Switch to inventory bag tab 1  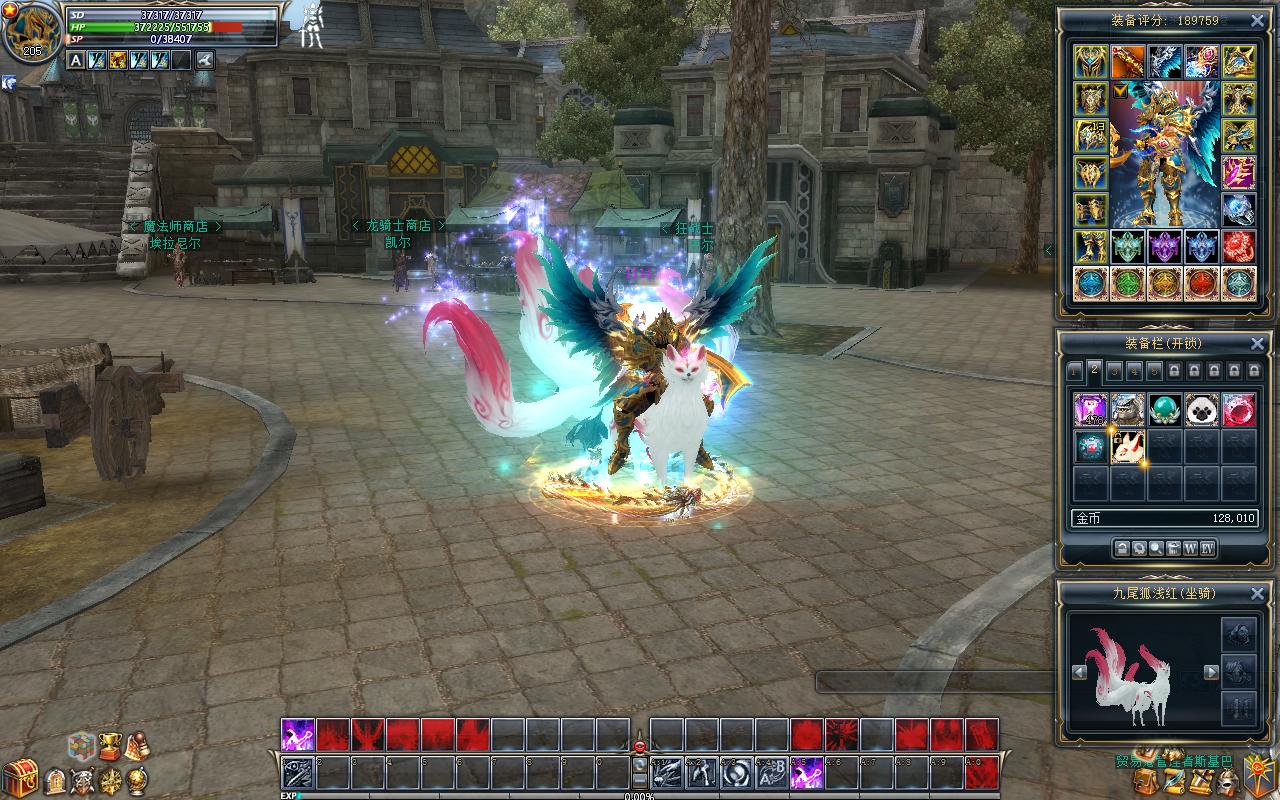(1076, 371)
